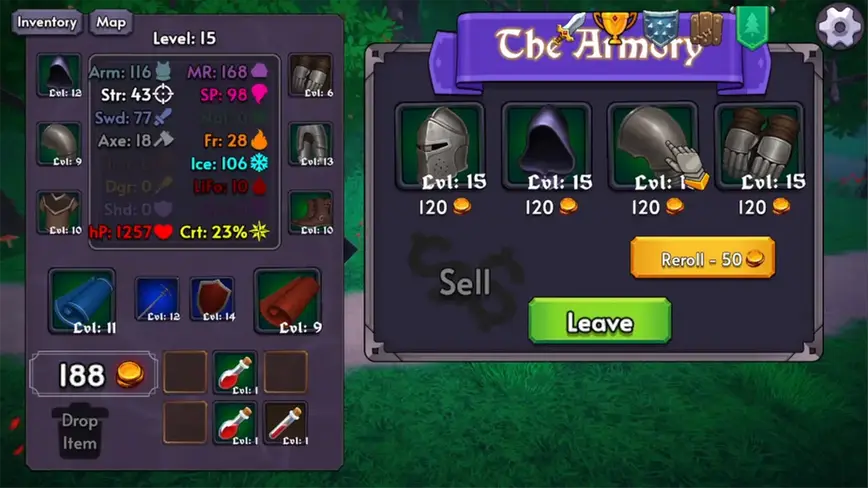
Task: Buy the level 15 knight helmet
Action: click(439, 145)
